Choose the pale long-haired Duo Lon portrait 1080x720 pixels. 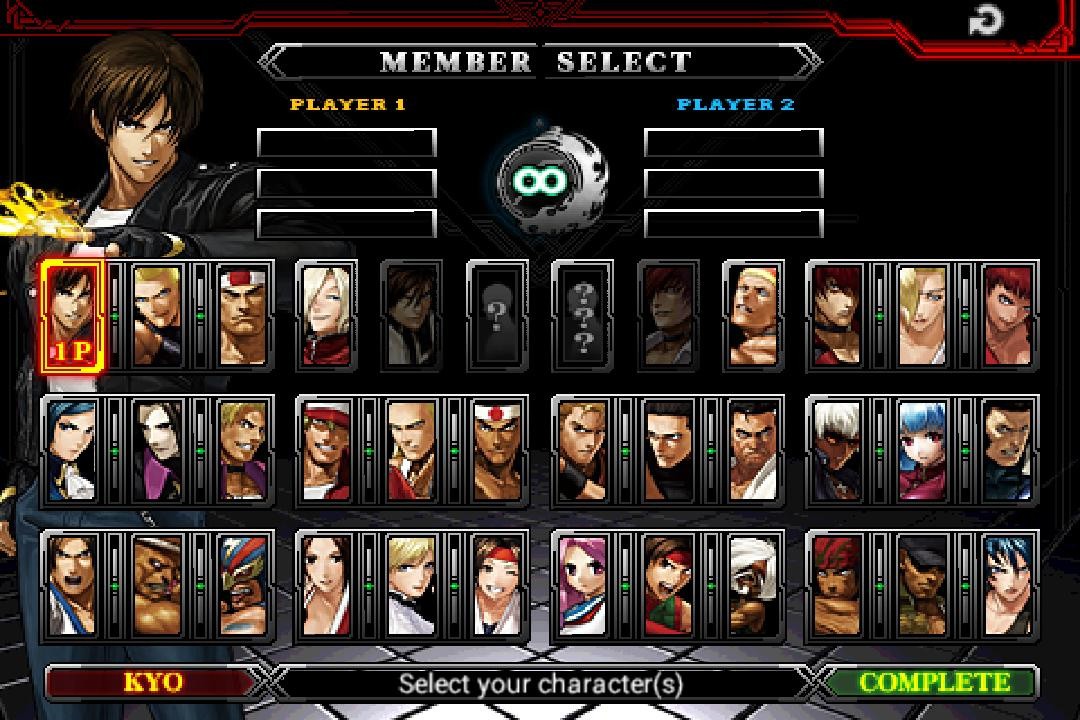point(156,451)
